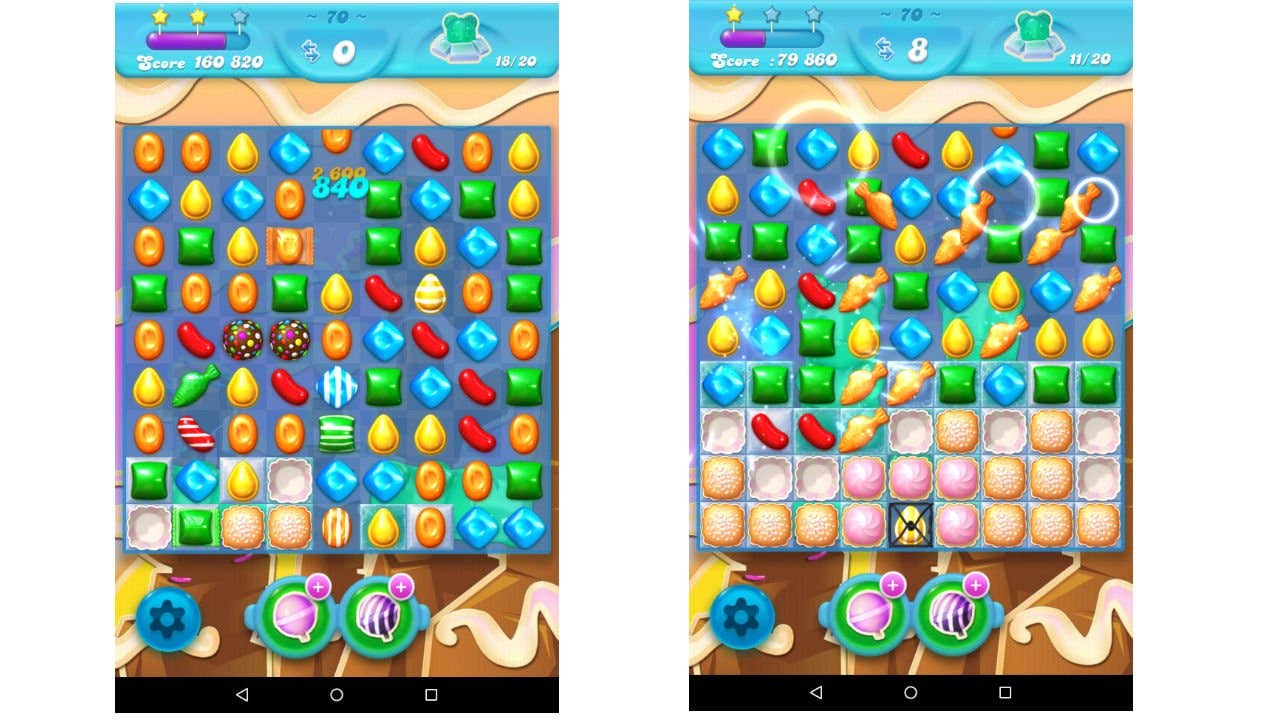Screen dimensions: 1280x720
Task: Add more boosters via the pink plus button
Action: 320,587
